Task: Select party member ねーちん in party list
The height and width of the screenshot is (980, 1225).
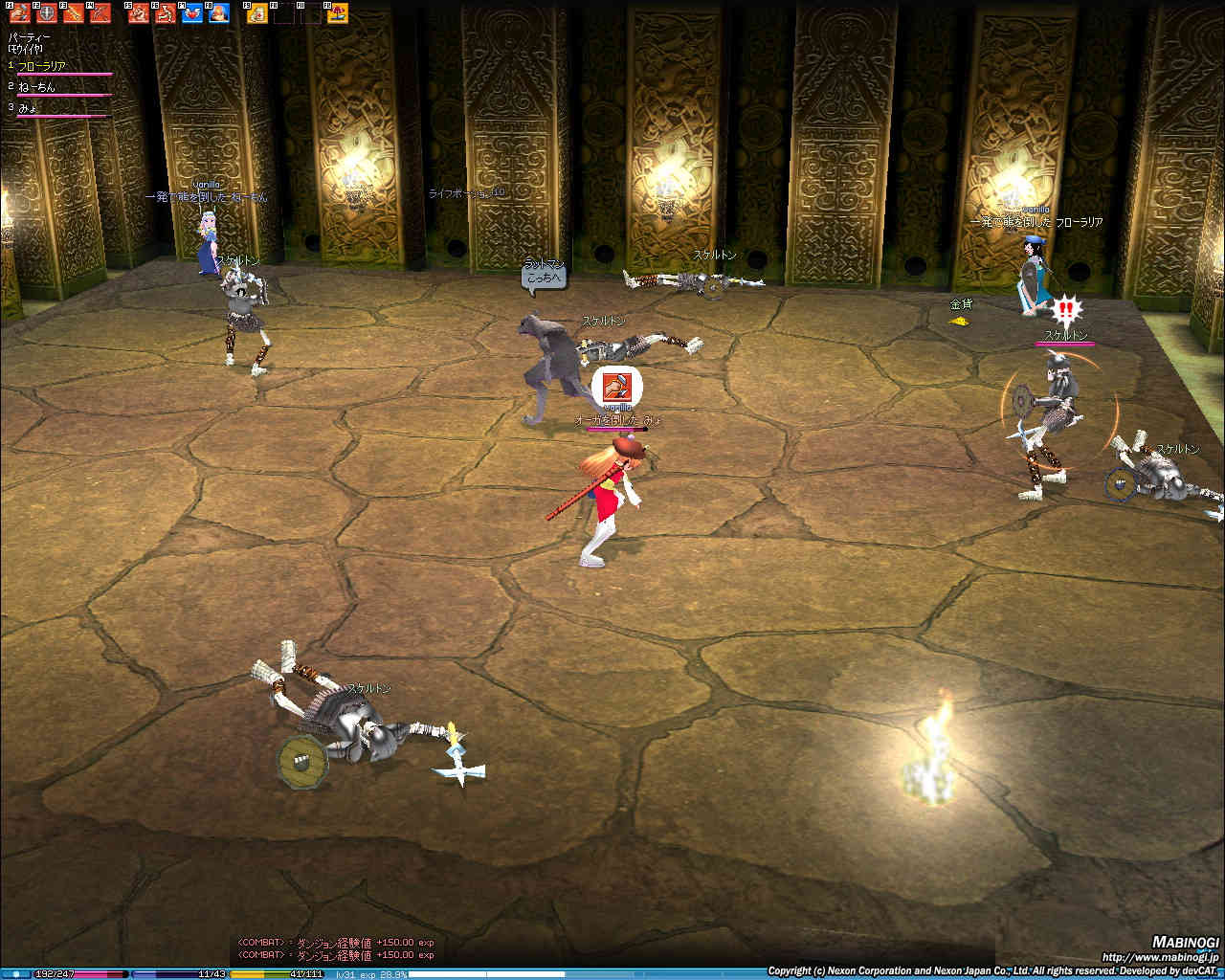Action: (x=36, y=87)
